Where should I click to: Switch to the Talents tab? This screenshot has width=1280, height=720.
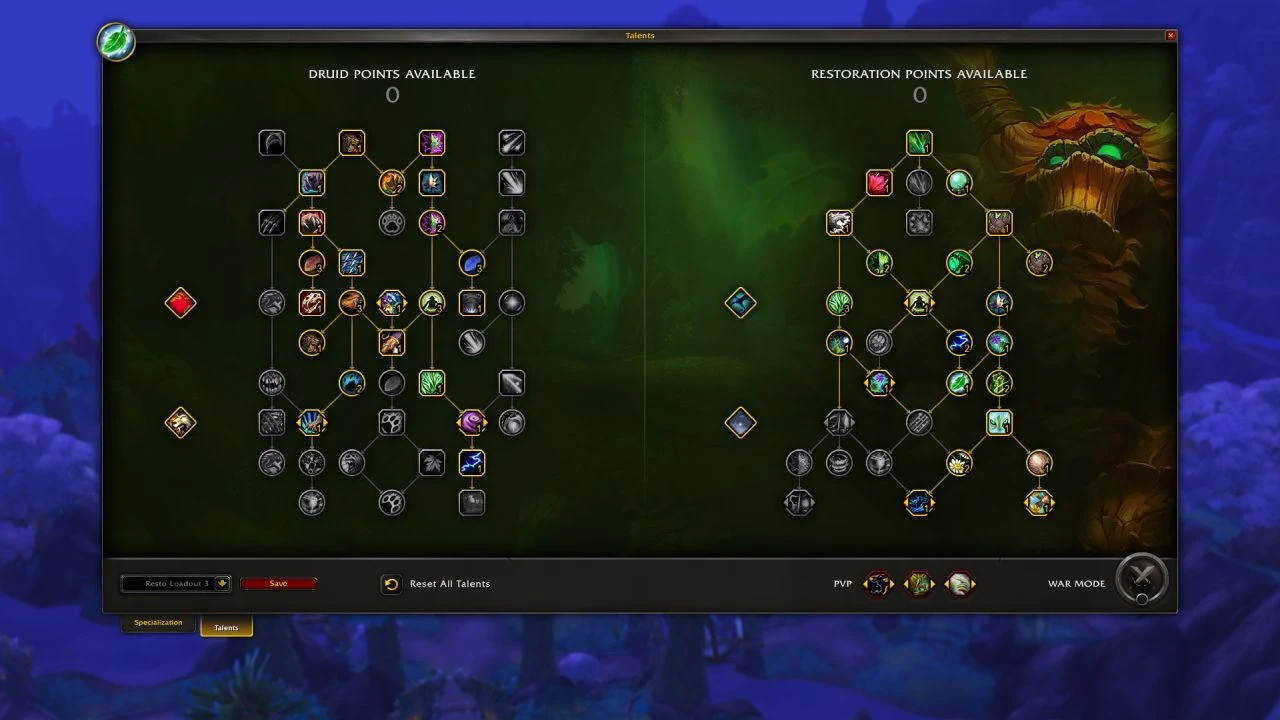pos(226,627)
